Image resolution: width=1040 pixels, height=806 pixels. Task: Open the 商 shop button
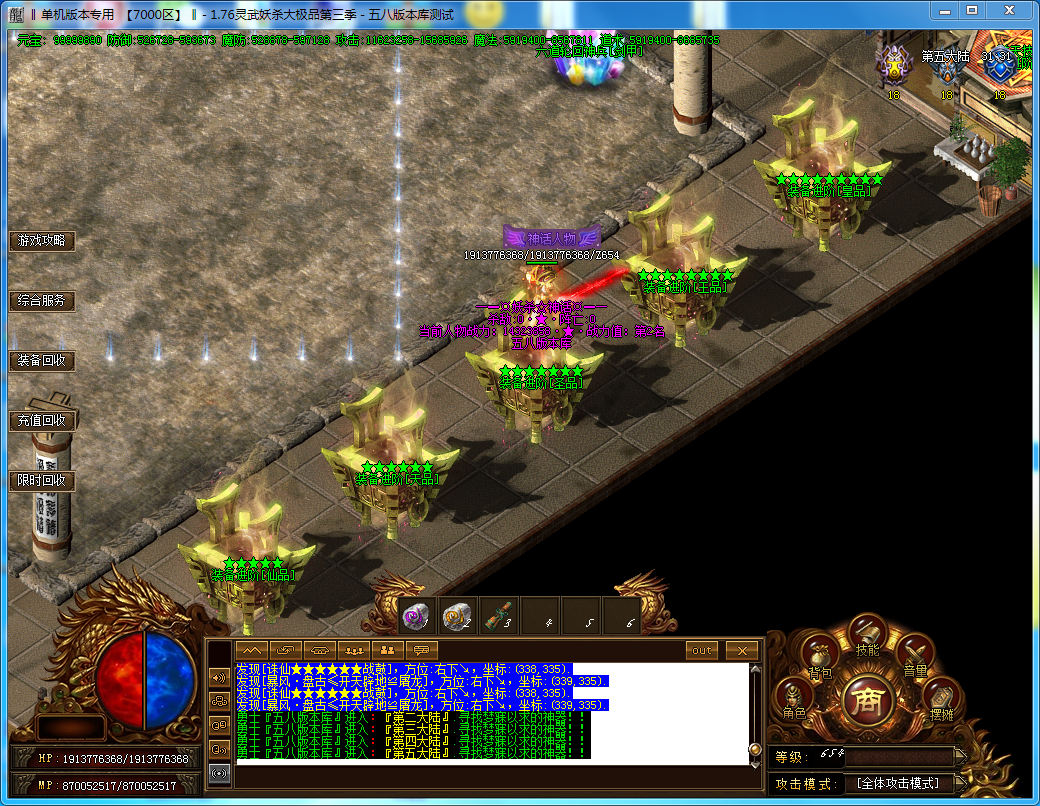866,699
